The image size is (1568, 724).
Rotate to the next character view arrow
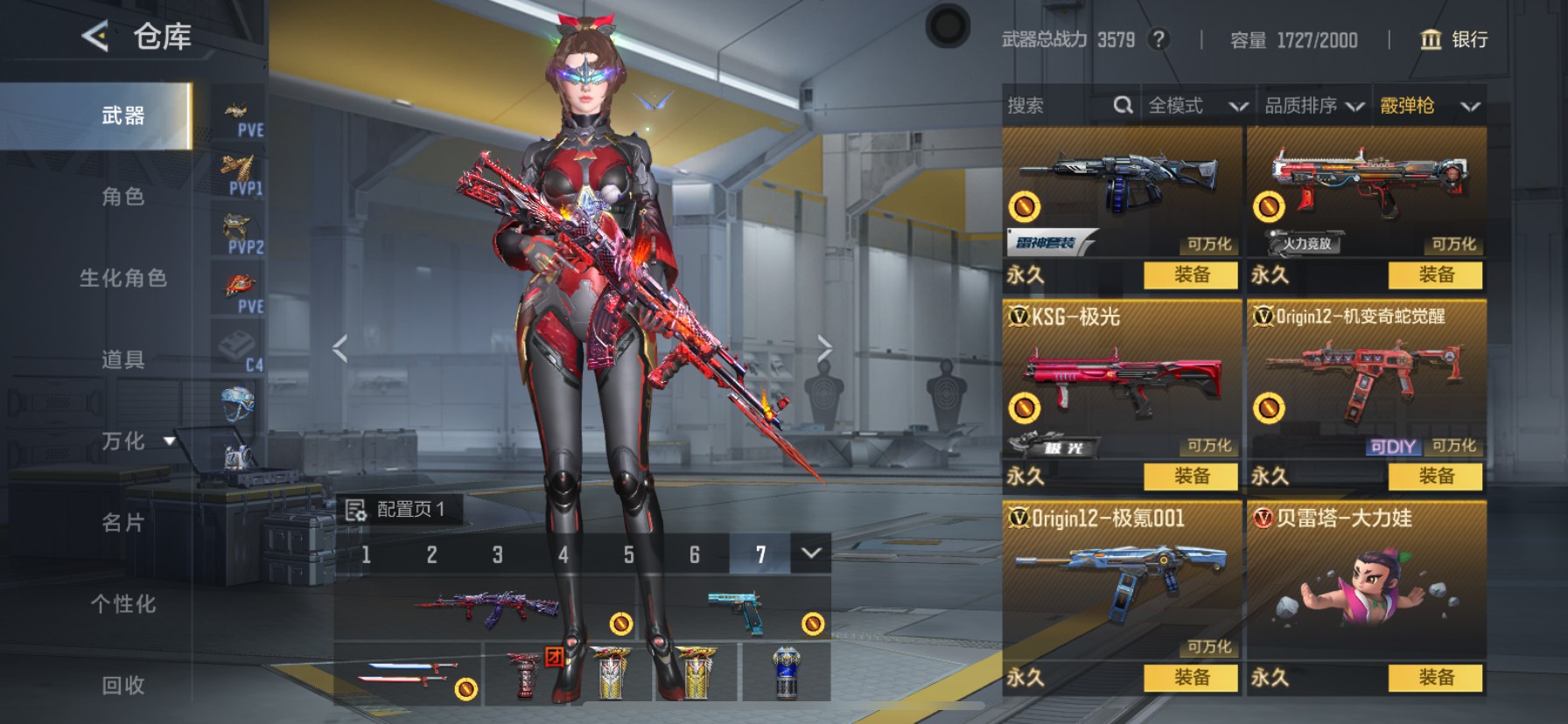(x=824, y=348)
